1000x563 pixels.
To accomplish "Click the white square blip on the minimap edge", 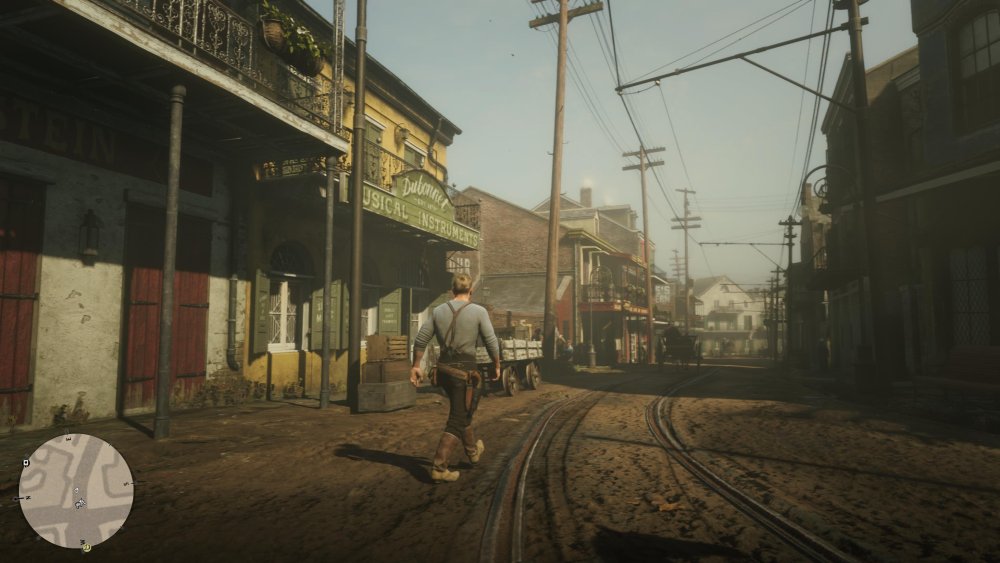I will pyautogui.click(x=26, y=462).
